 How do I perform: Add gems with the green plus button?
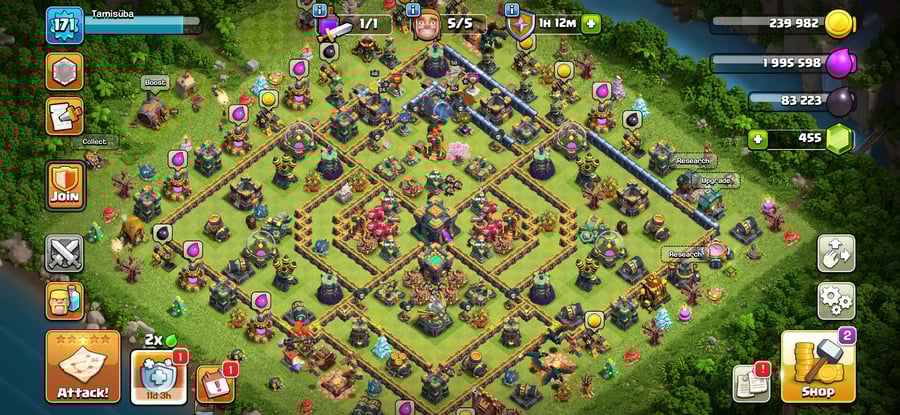tap(758, 139)
